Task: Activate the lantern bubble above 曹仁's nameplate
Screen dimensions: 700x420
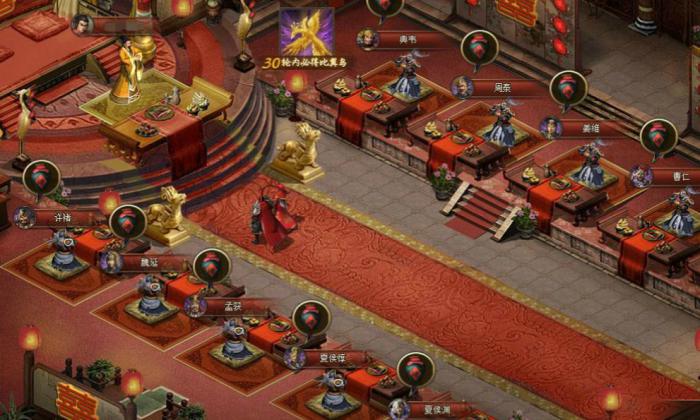Action: pos(658,137)
